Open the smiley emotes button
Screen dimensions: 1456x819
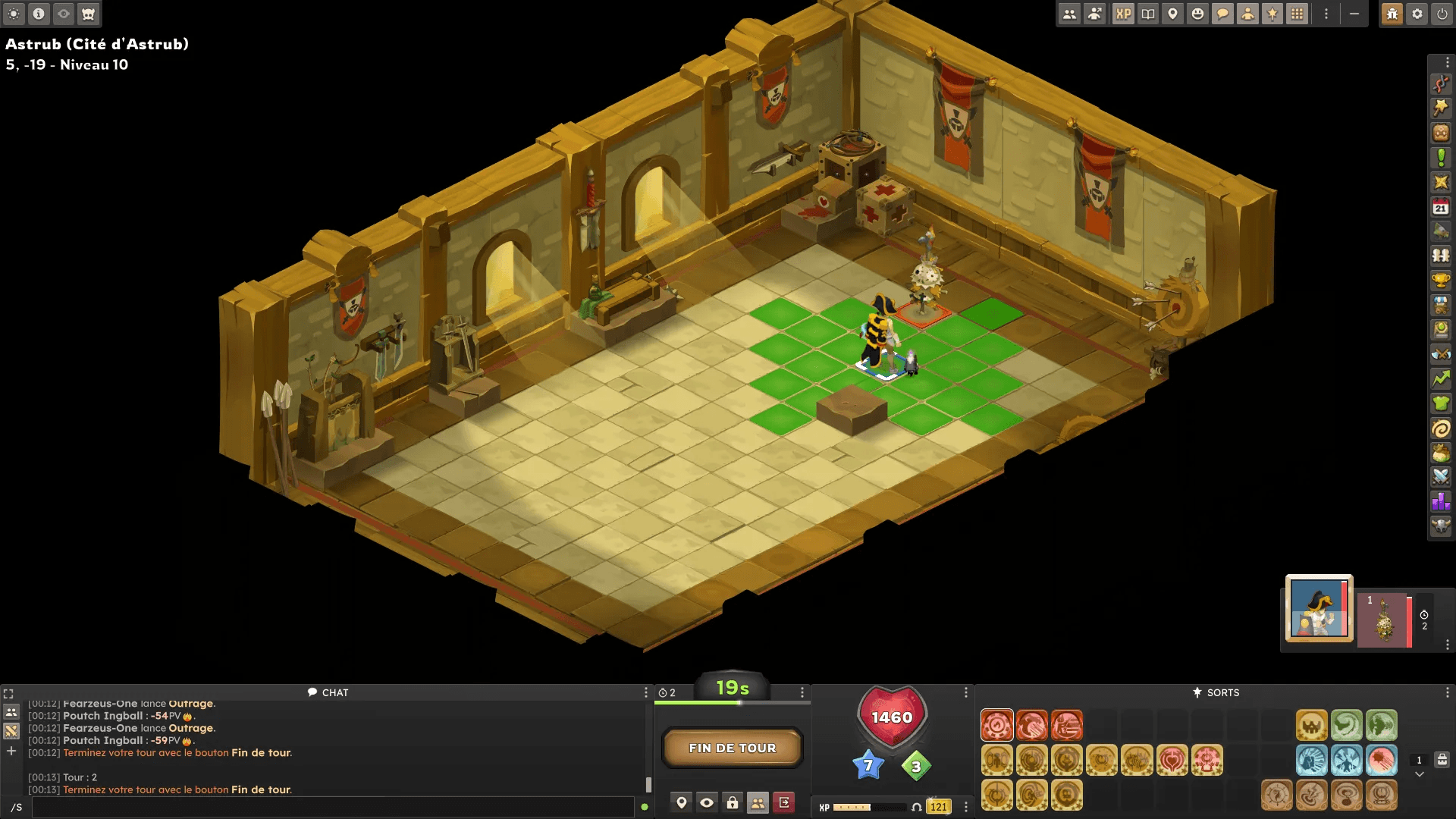pyautogui.click(x=1197, y=14)
